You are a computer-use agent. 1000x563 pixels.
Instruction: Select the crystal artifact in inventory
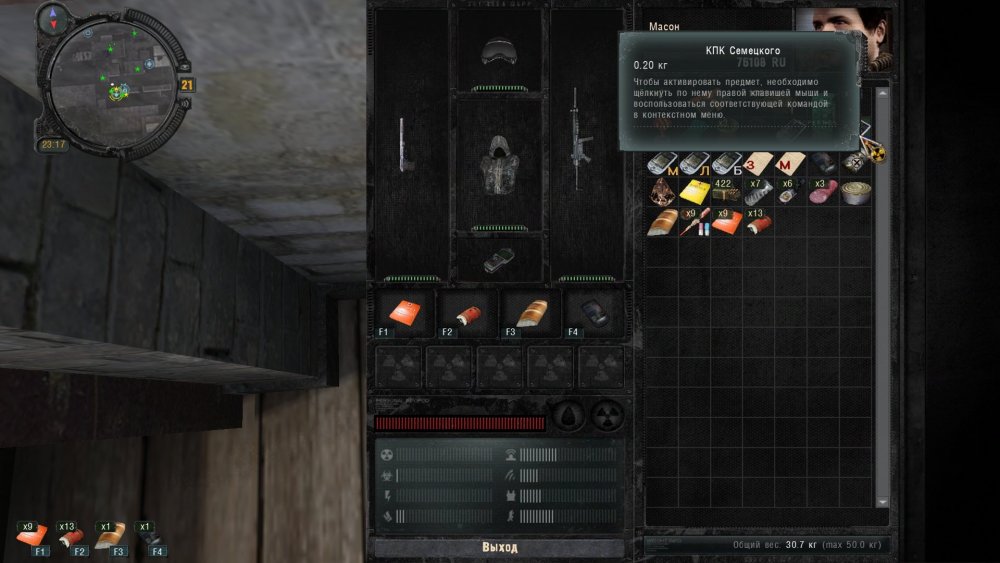(660, 191)
